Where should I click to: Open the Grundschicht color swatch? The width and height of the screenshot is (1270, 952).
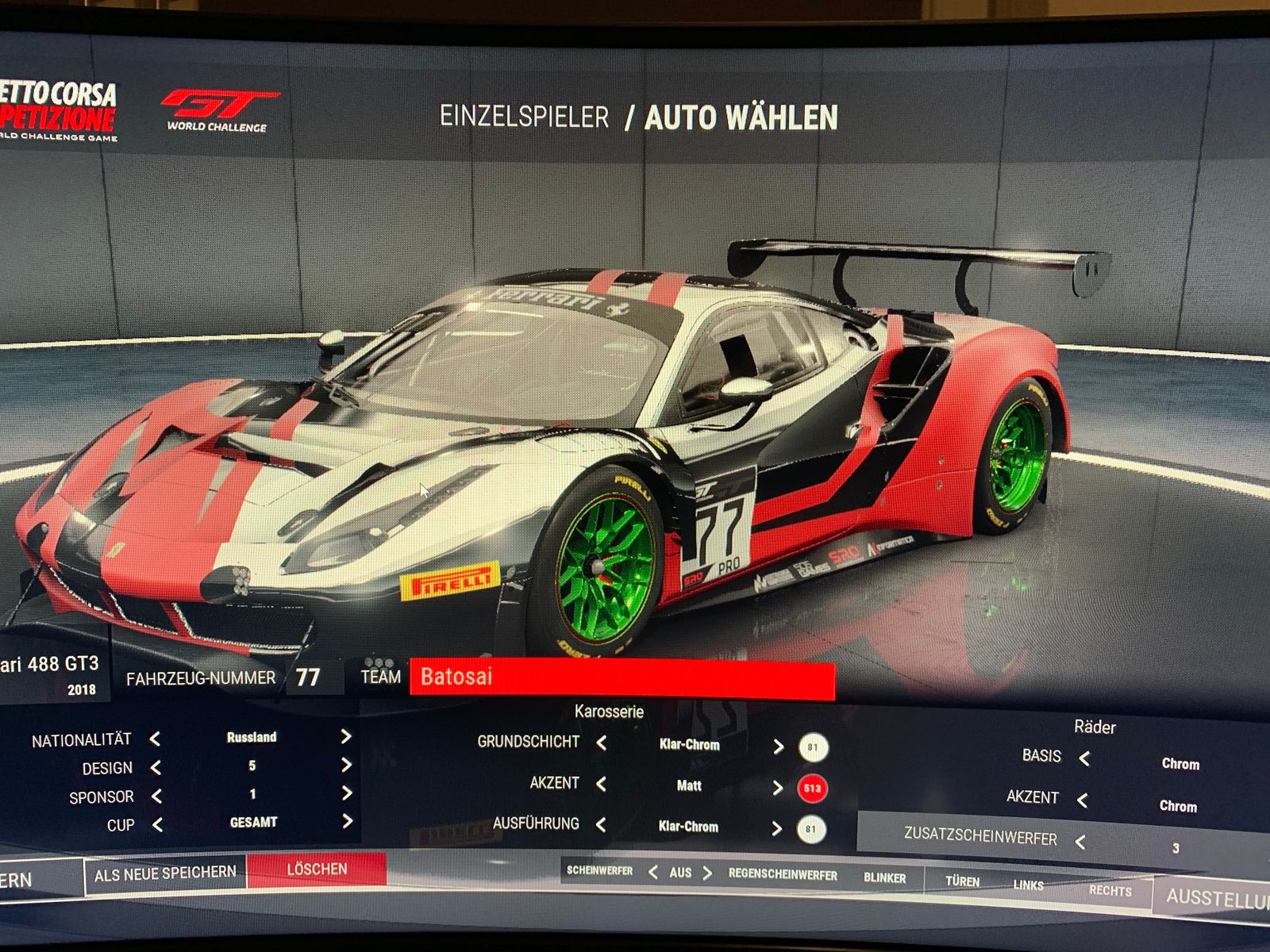812,747
